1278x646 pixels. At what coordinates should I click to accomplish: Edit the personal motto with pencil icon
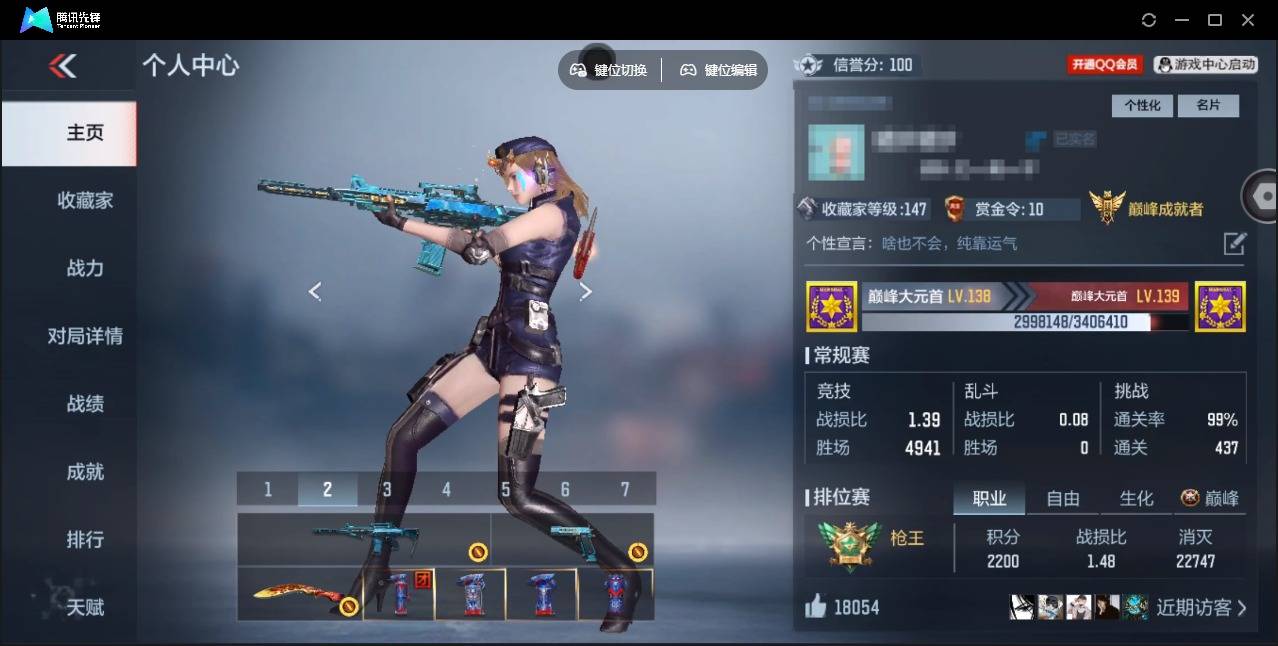1235,243
